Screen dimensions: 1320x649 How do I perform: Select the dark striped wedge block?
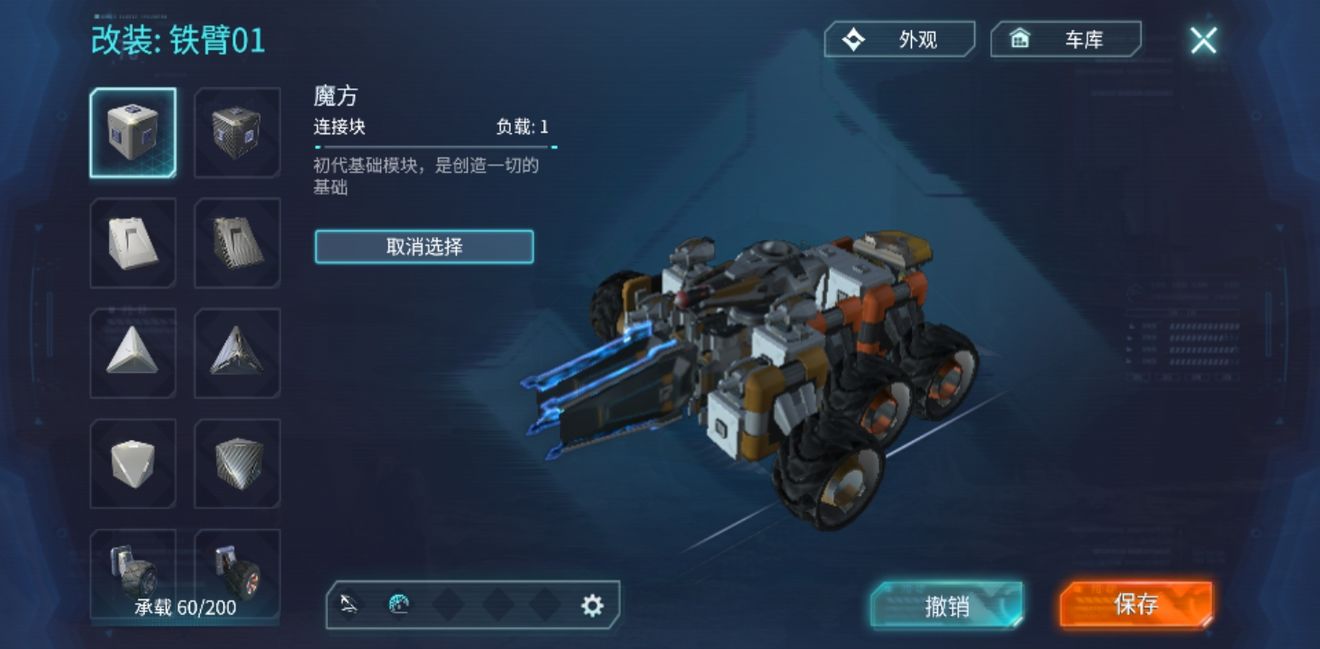point(237,243)
